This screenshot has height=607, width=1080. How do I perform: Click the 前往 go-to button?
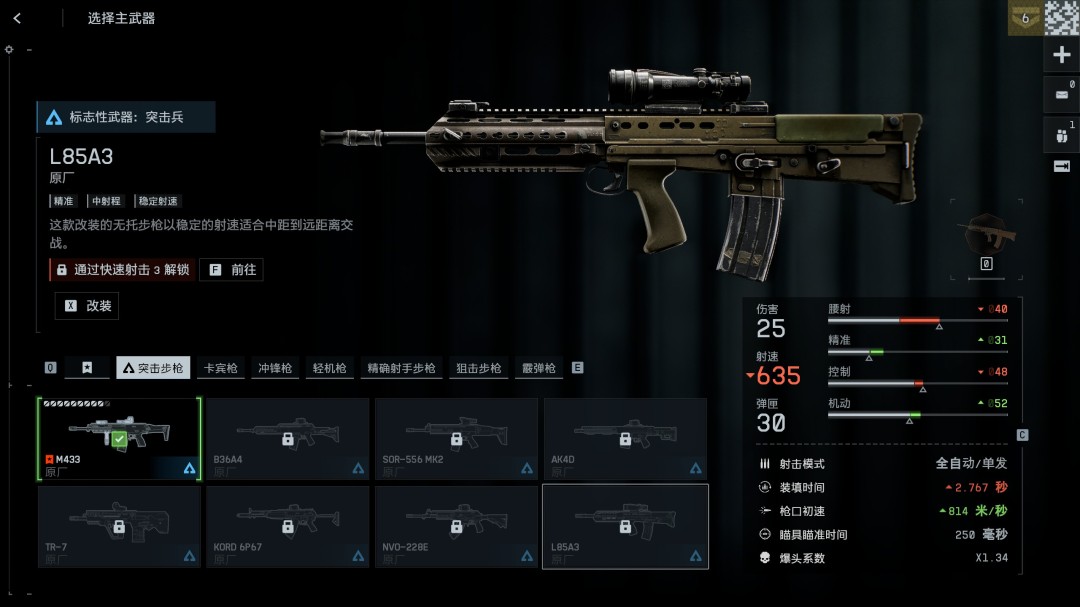click(231, 270)
